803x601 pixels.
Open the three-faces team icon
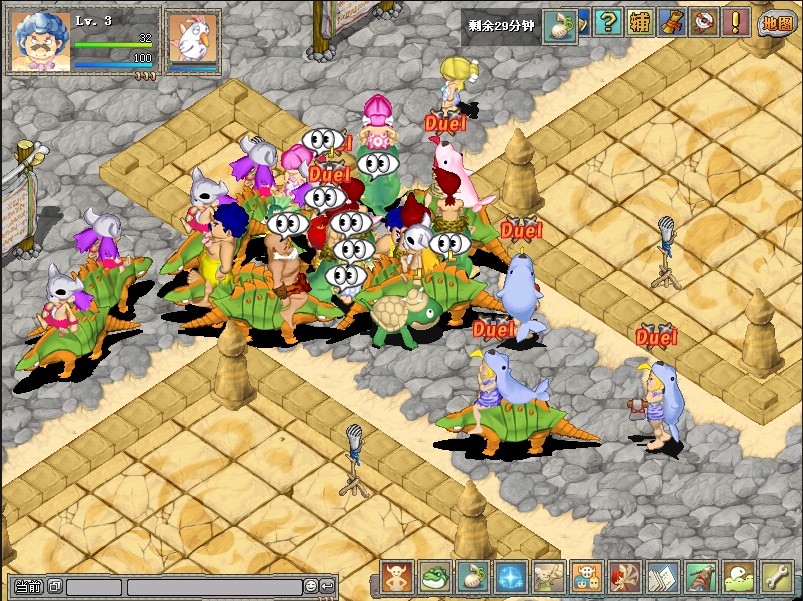tap(587, 579)
